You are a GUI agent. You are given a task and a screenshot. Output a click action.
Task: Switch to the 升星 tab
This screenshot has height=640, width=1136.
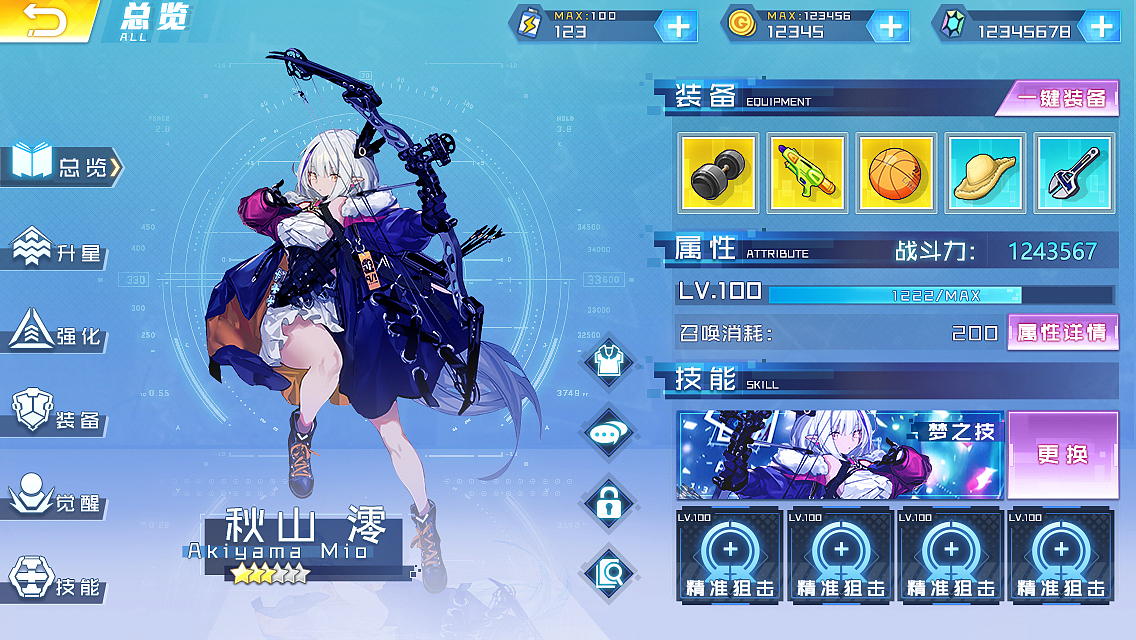[60, 251]
